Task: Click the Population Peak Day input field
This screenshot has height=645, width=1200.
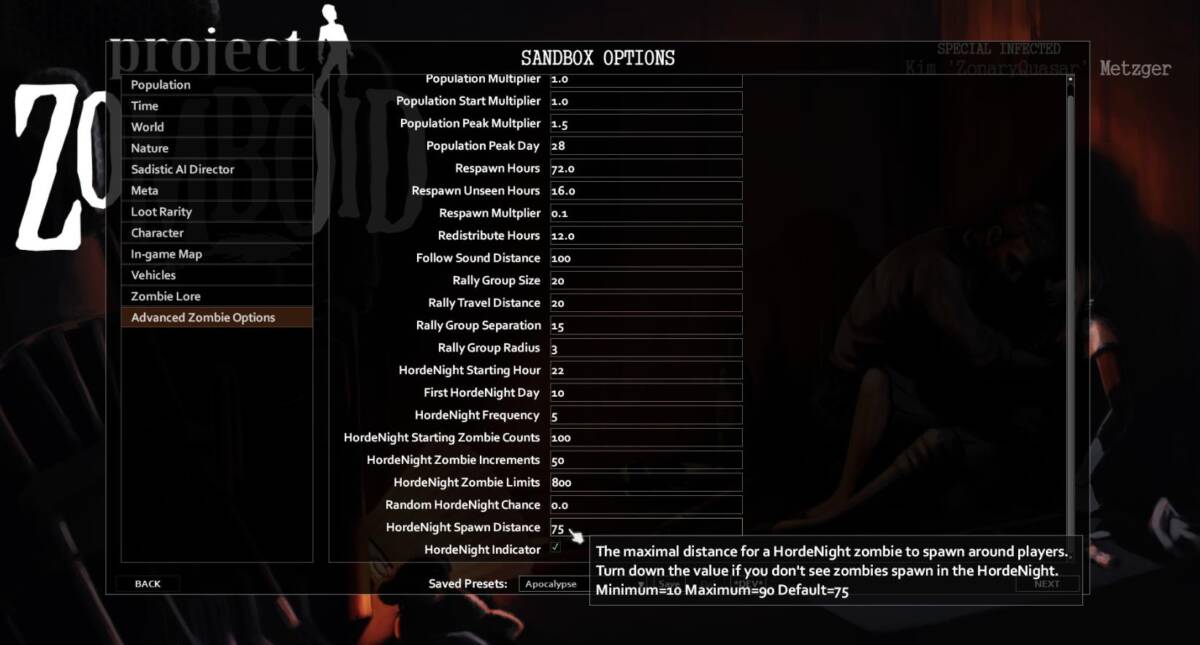Action: click(645, 146)
